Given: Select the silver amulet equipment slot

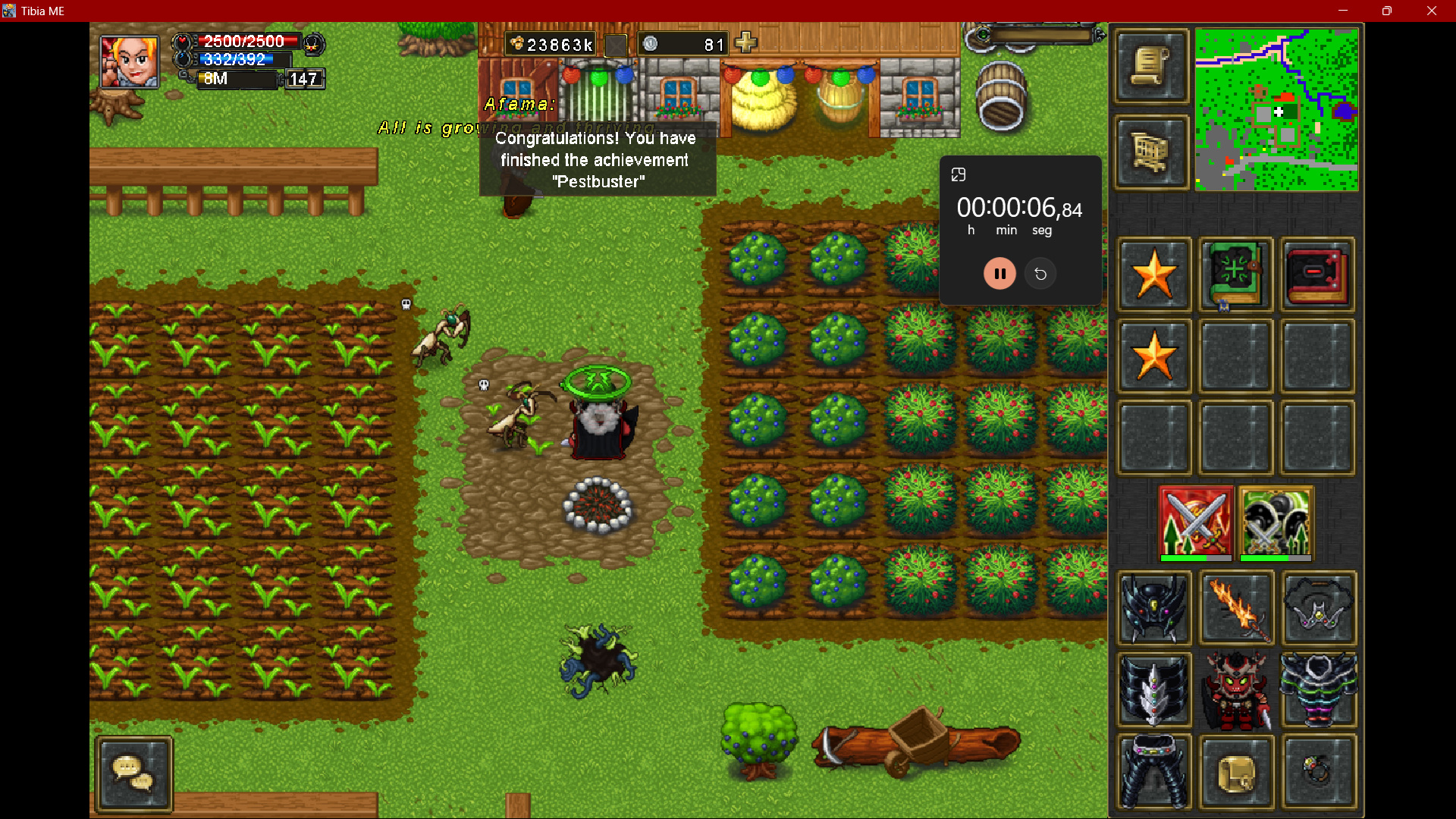Looking at the screenshot, I should point(1318,608).
